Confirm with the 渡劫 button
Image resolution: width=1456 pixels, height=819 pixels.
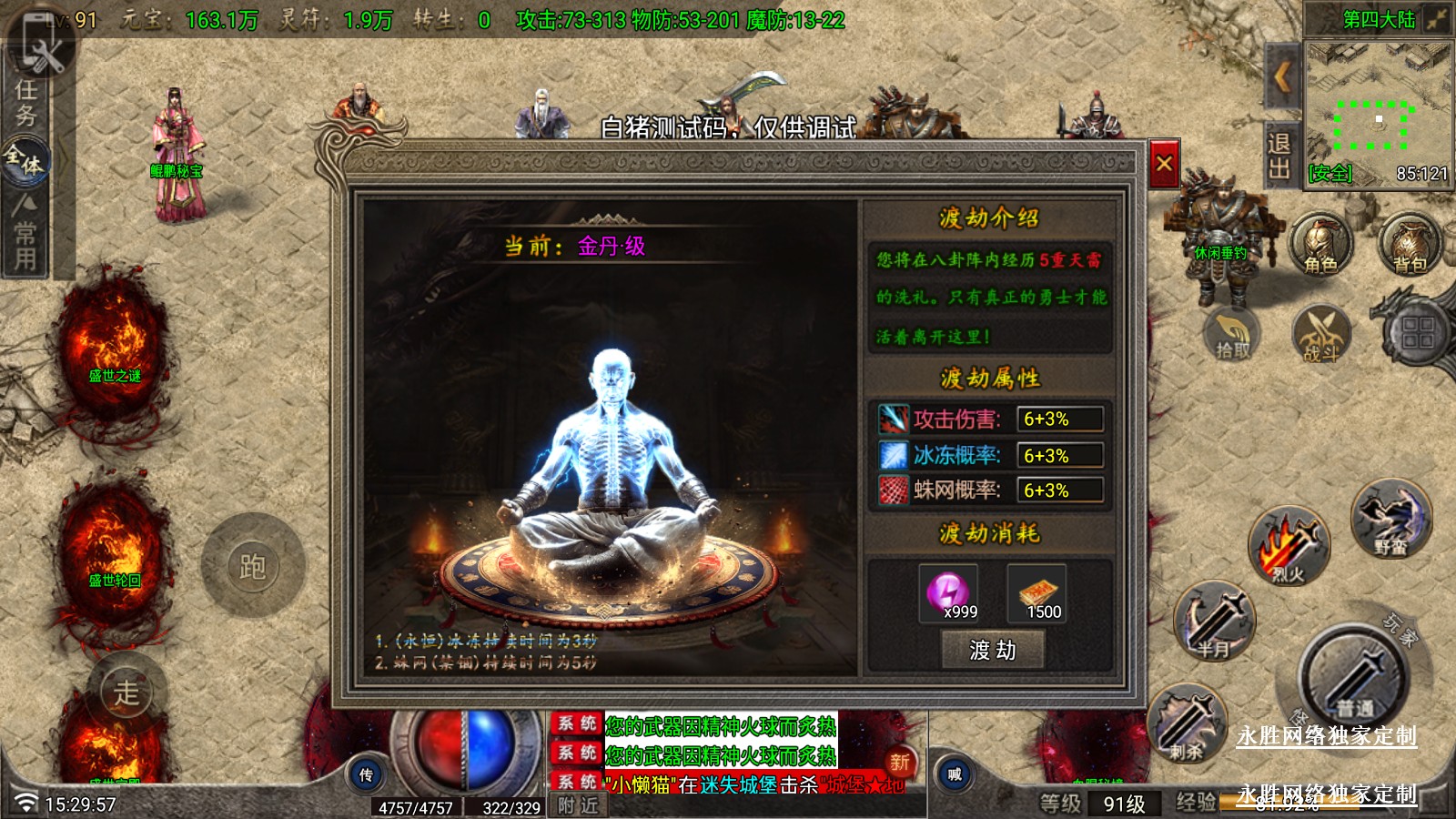992,650
